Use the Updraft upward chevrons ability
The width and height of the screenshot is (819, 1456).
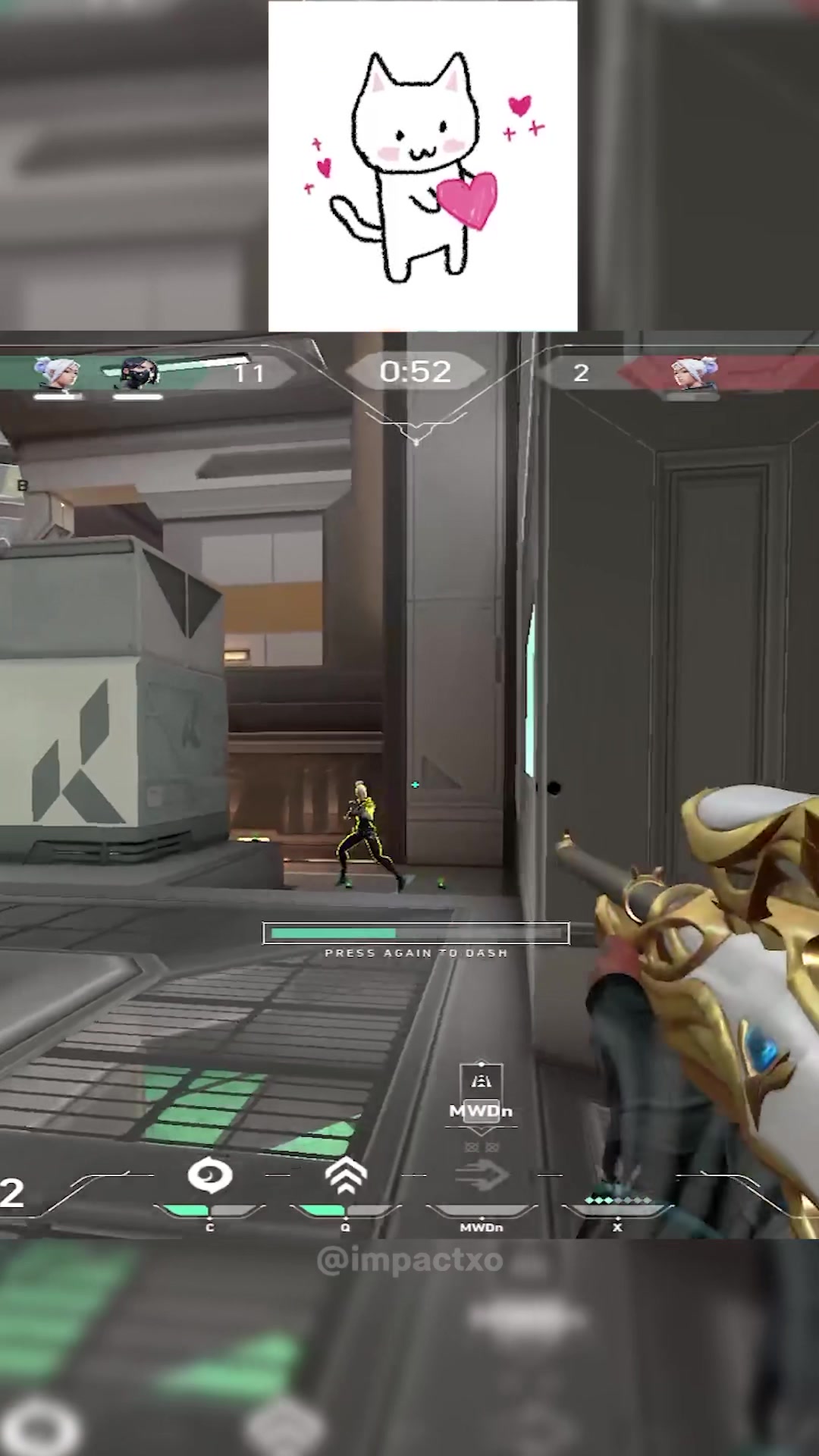346,1177
